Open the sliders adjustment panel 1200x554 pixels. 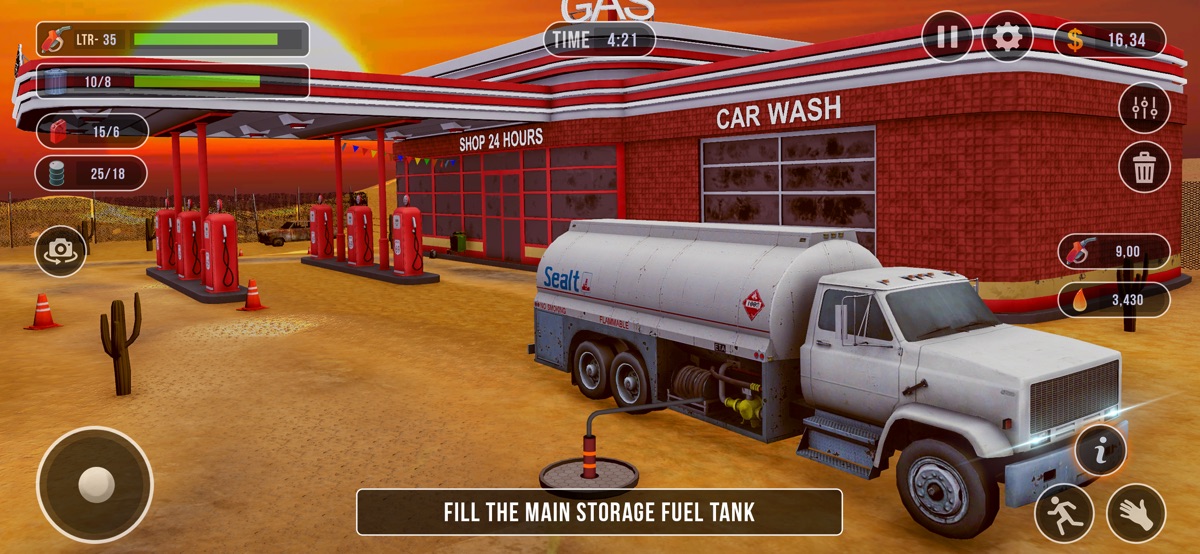1144,106
